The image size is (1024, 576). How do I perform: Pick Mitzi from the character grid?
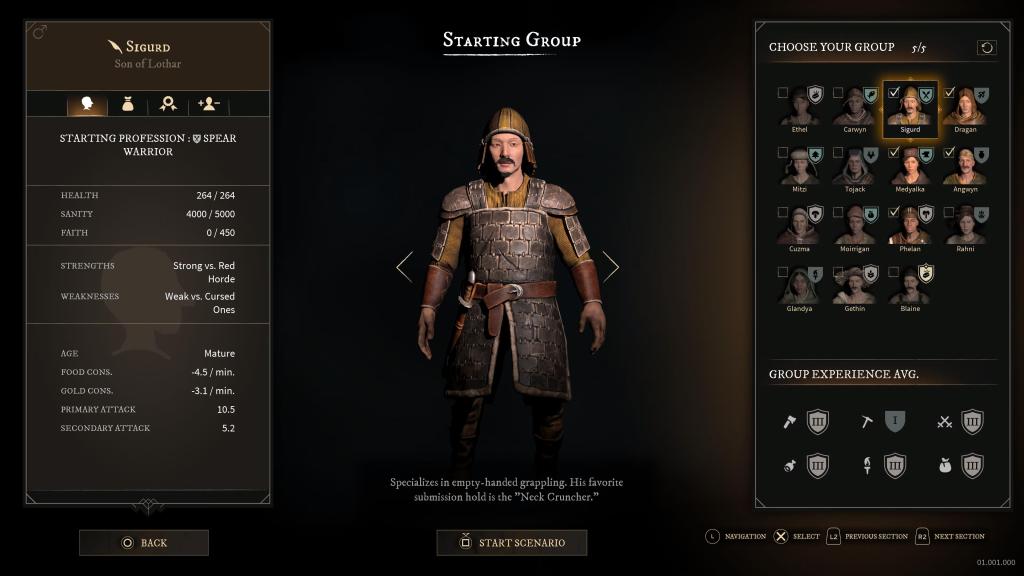tap(800, 166)
